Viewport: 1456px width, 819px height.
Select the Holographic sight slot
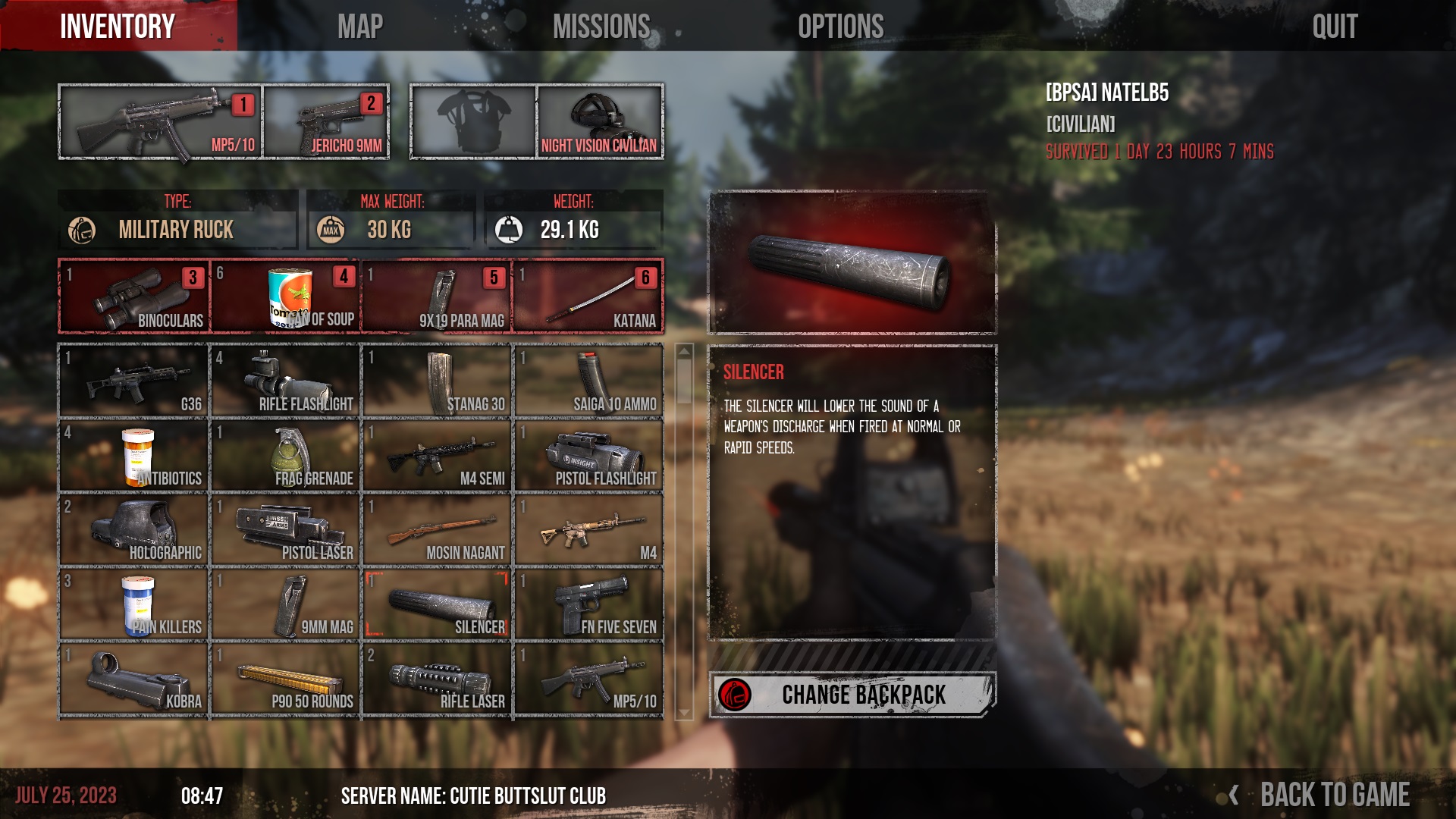pos(134,530)
